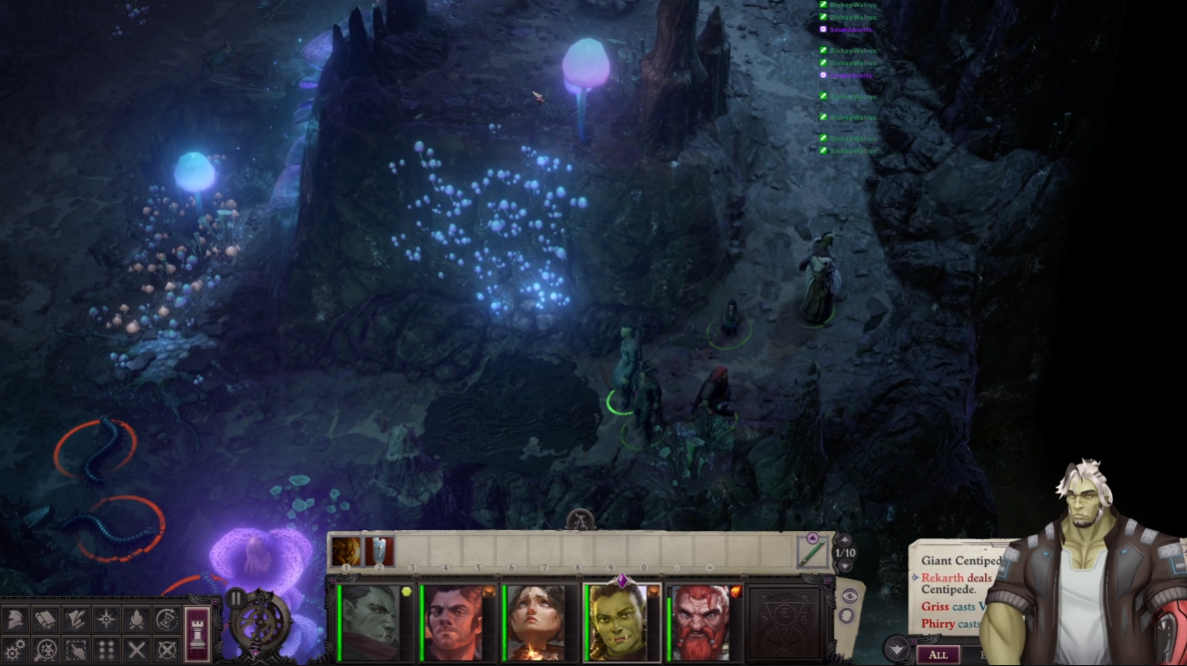Click the green wand weapon set slot
This screenshot has height=666, width=1187.
tap(811, 551)
